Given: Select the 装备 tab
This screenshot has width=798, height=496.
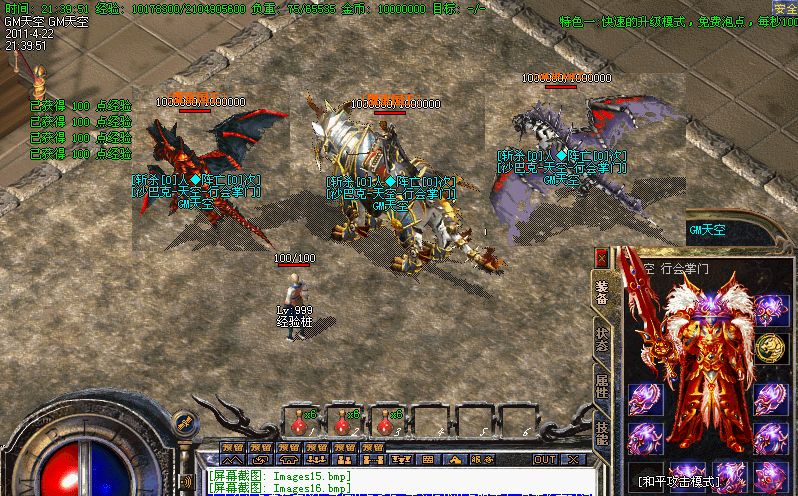Looking at the screenshot, I should pos(602,290).
